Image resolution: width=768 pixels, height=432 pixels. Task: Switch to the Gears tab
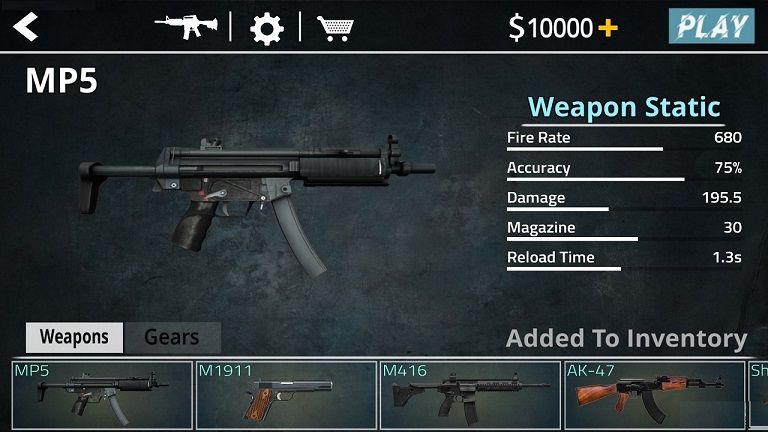click(x=171, y=337)
